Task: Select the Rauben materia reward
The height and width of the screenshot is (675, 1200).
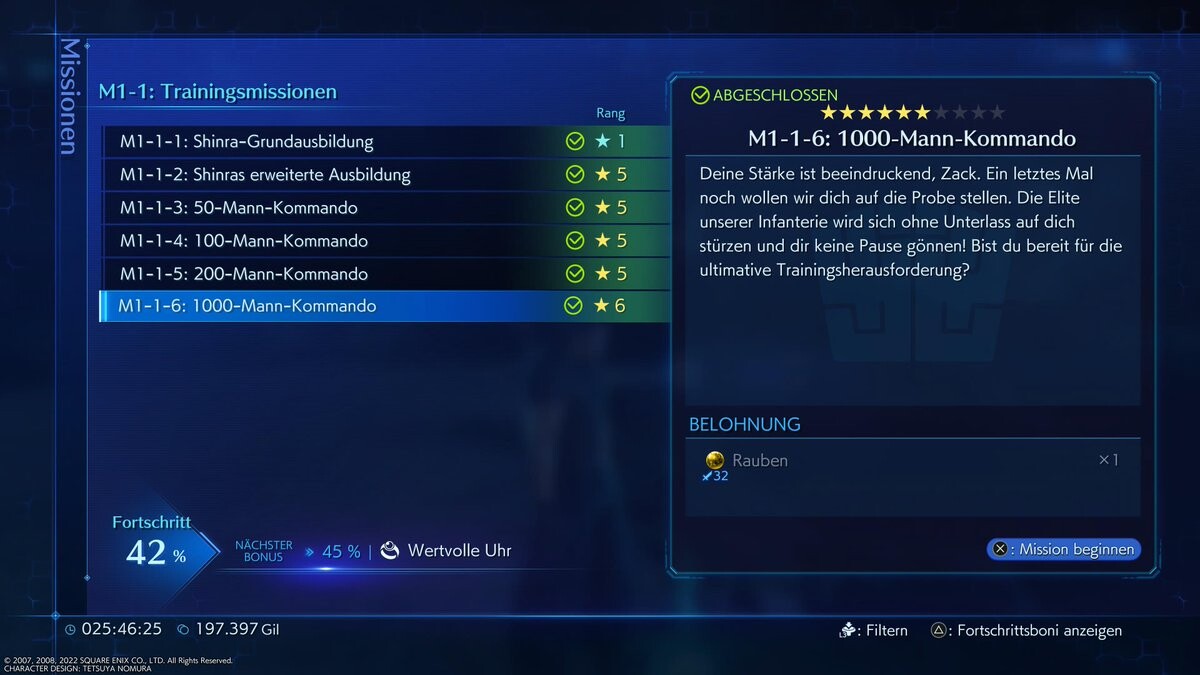Action: (760, 461)
